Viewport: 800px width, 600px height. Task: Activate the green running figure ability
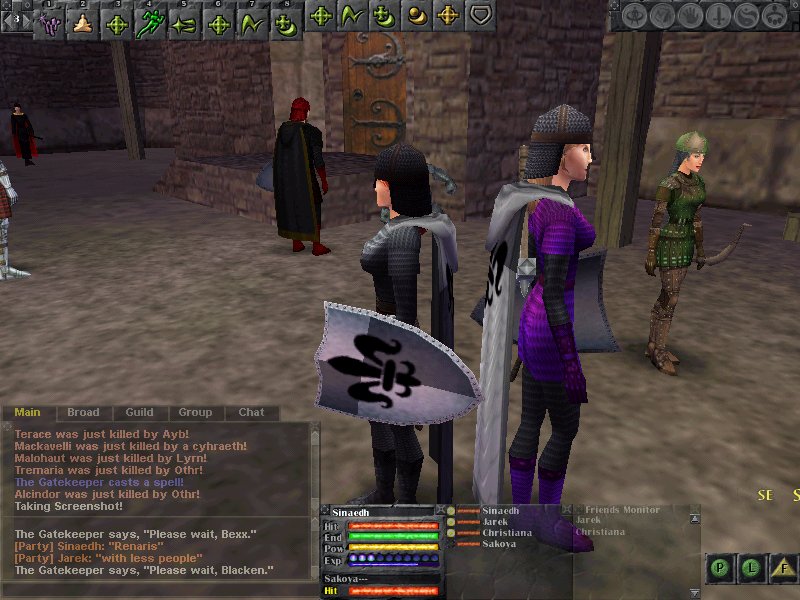[x=151, y=20]
